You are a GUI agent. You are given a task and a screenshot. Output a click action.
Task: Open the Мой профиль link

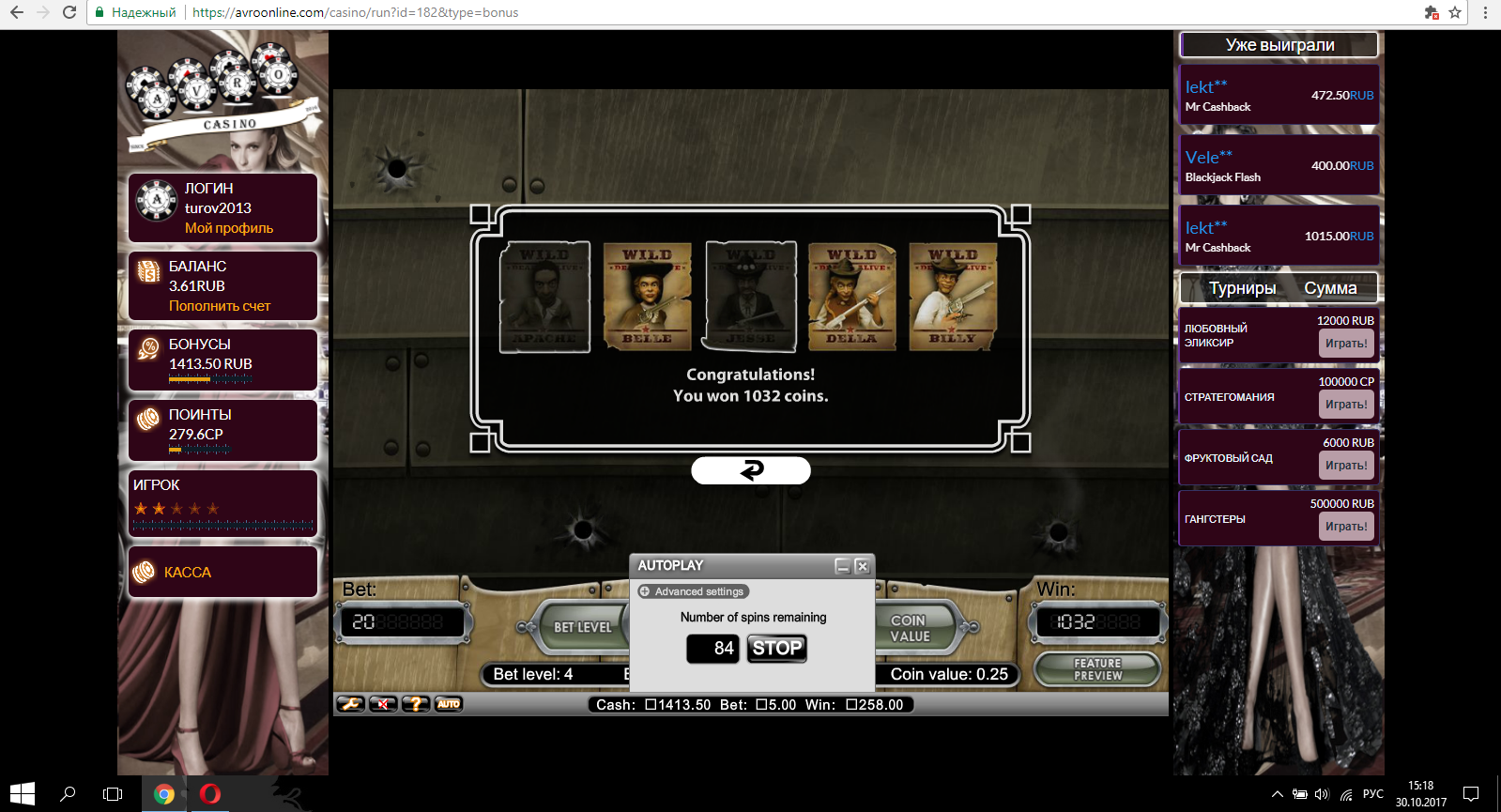[x=229, y=228]
